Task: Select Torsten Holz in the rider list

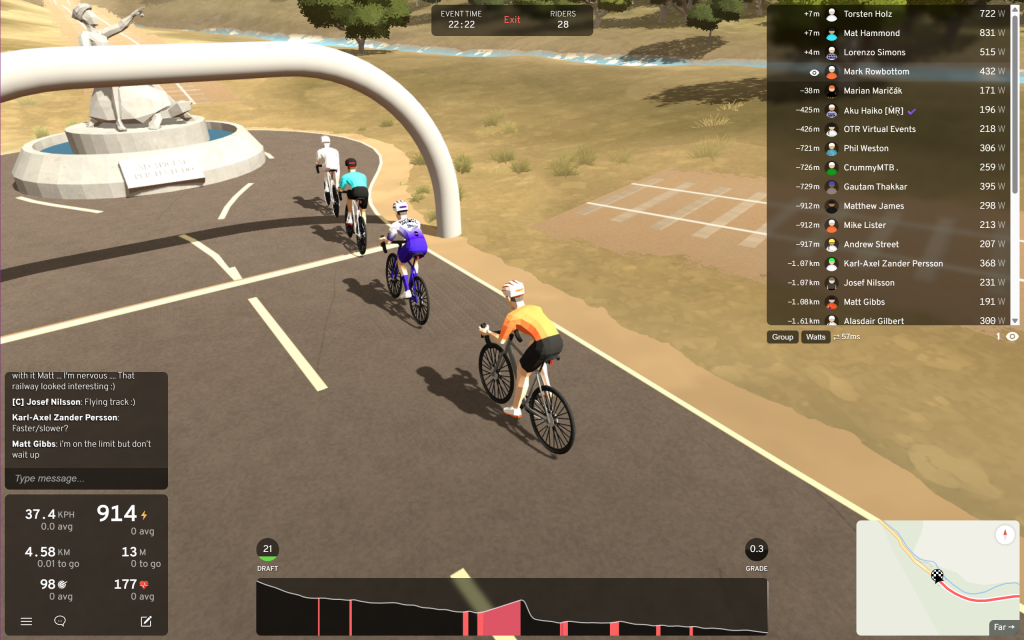Action: click(892, 14)
